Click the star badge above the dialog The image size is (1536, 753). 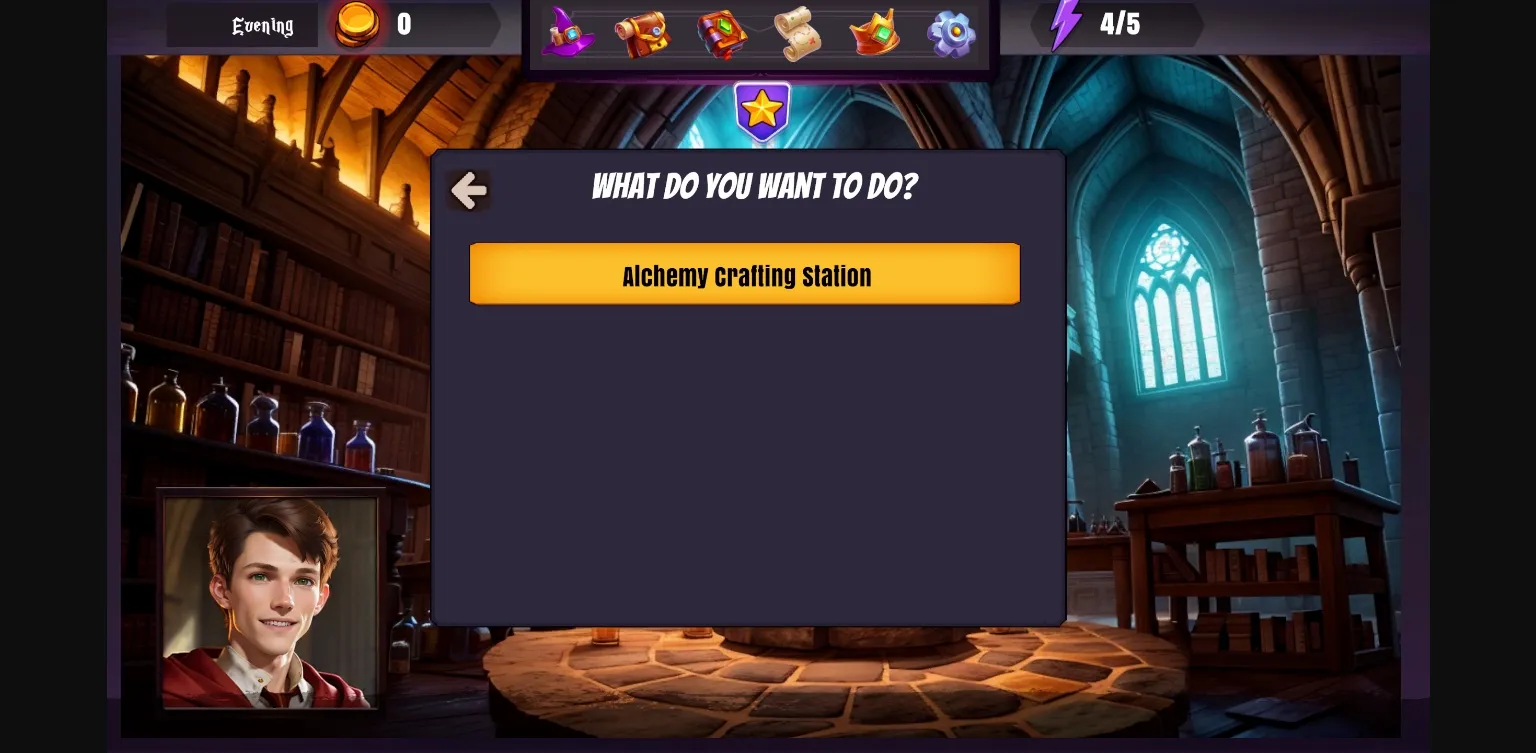[762, 109]
